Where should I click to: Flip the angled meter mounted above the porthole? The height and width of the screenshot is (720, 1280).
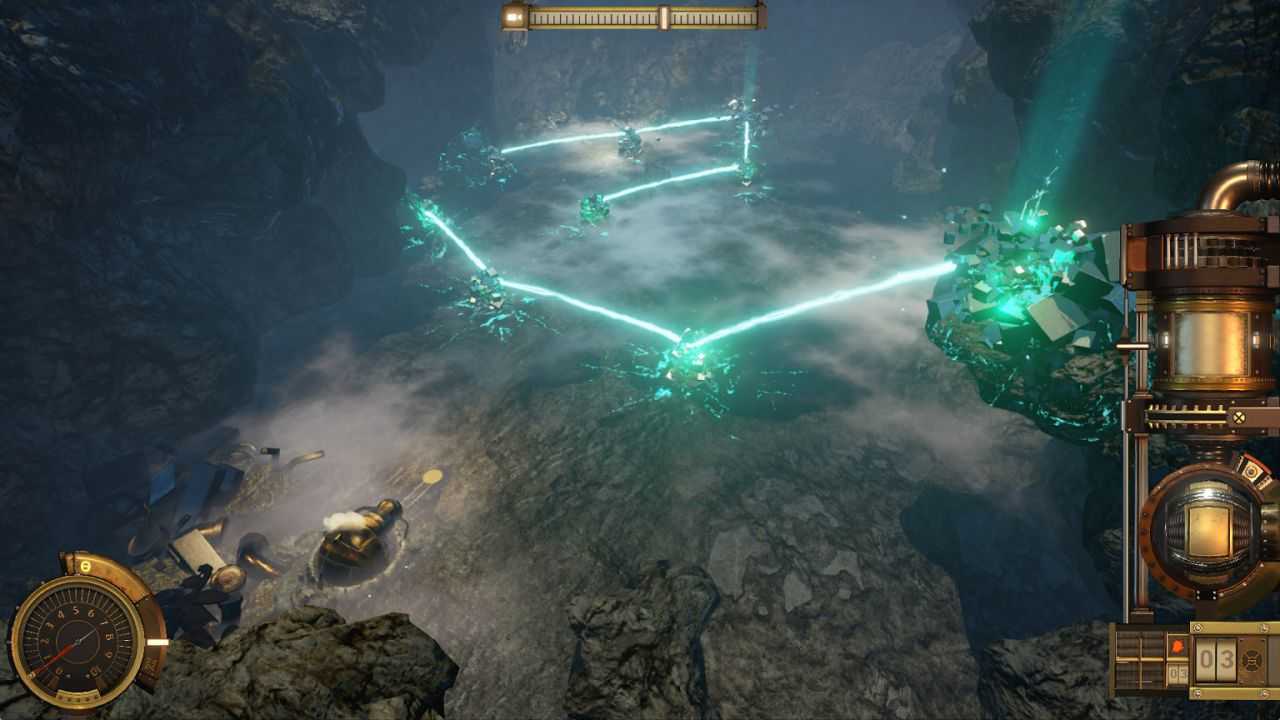(1254, 469)
